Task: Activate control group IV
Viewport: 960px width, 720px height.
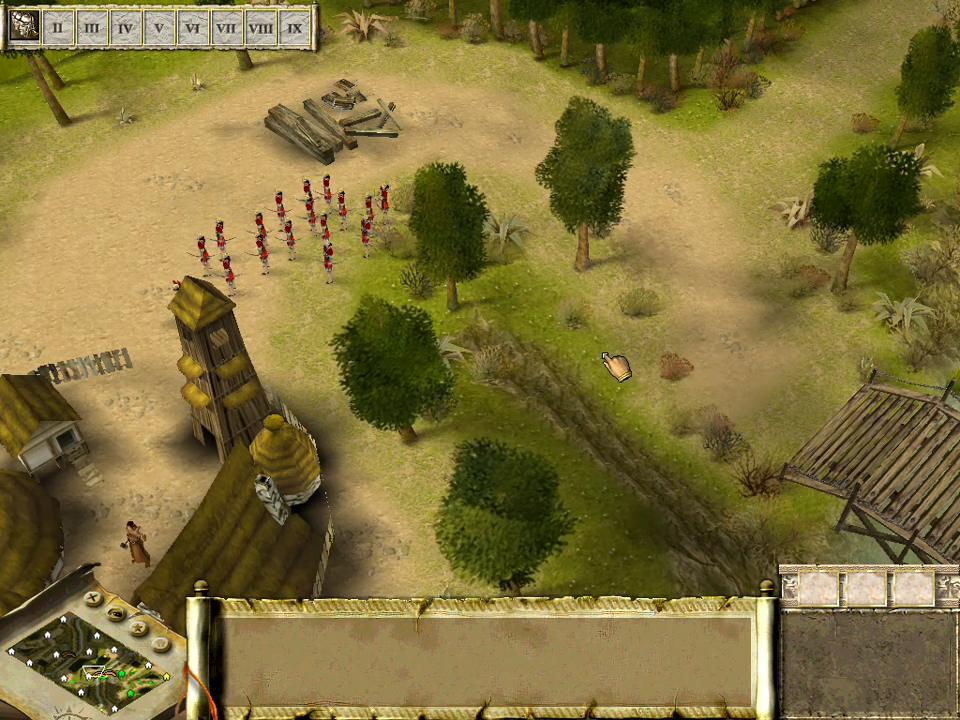Action: pos(125,27)
